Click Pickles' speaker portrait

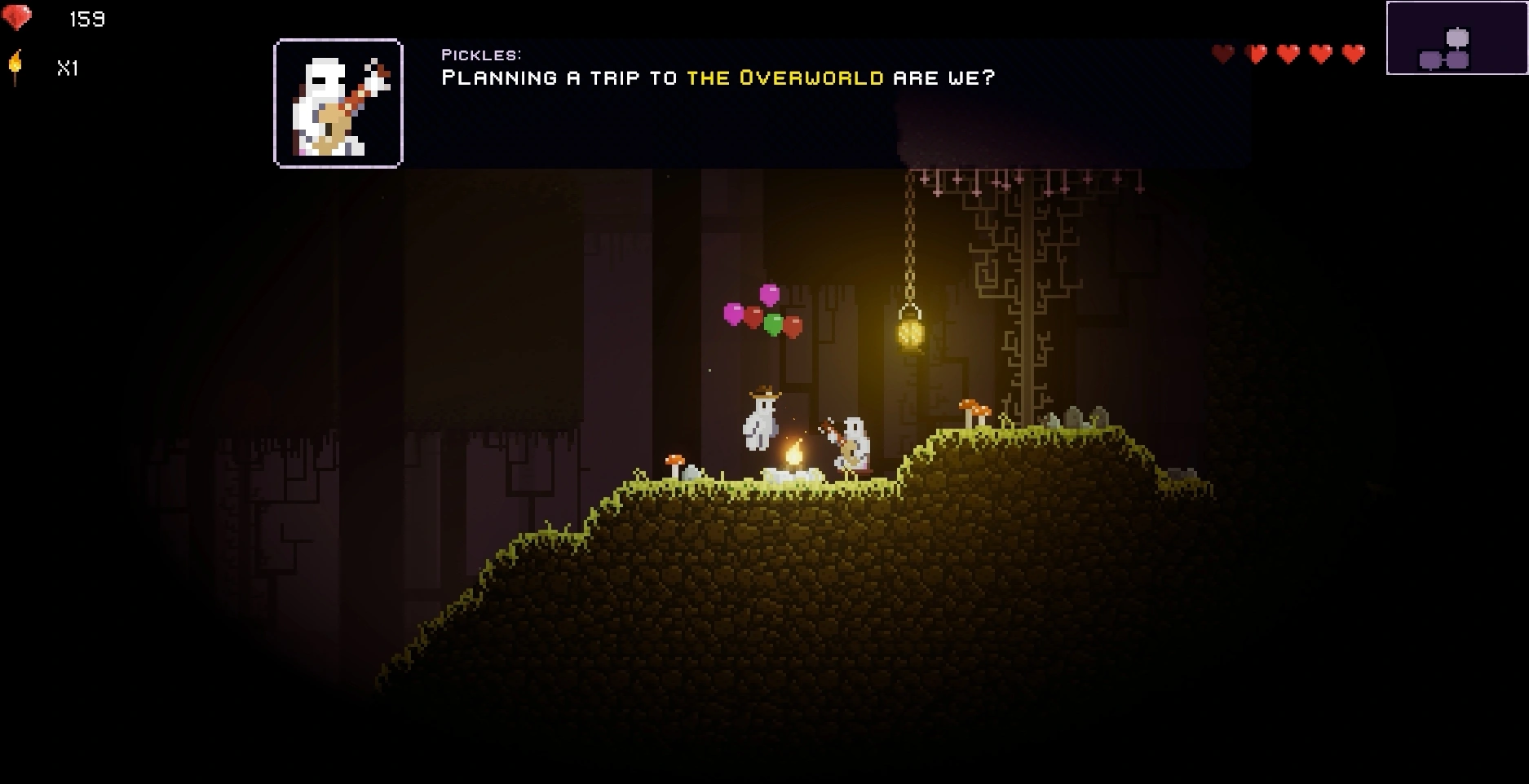click(338, 104)
